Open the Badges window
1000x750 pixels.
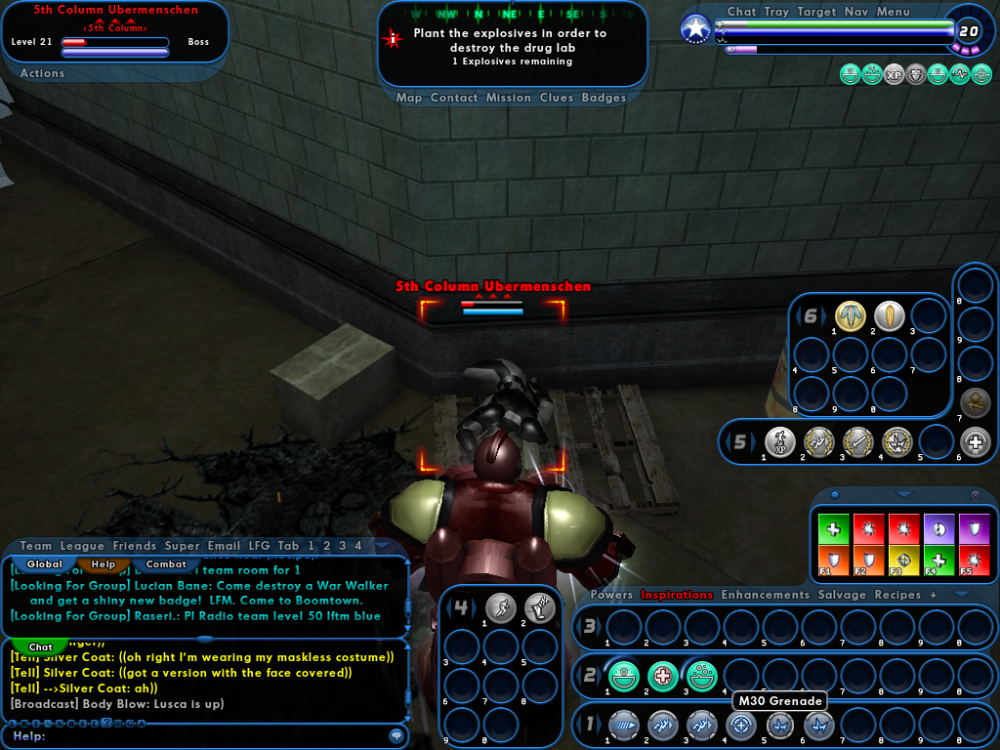coord(604,98)
